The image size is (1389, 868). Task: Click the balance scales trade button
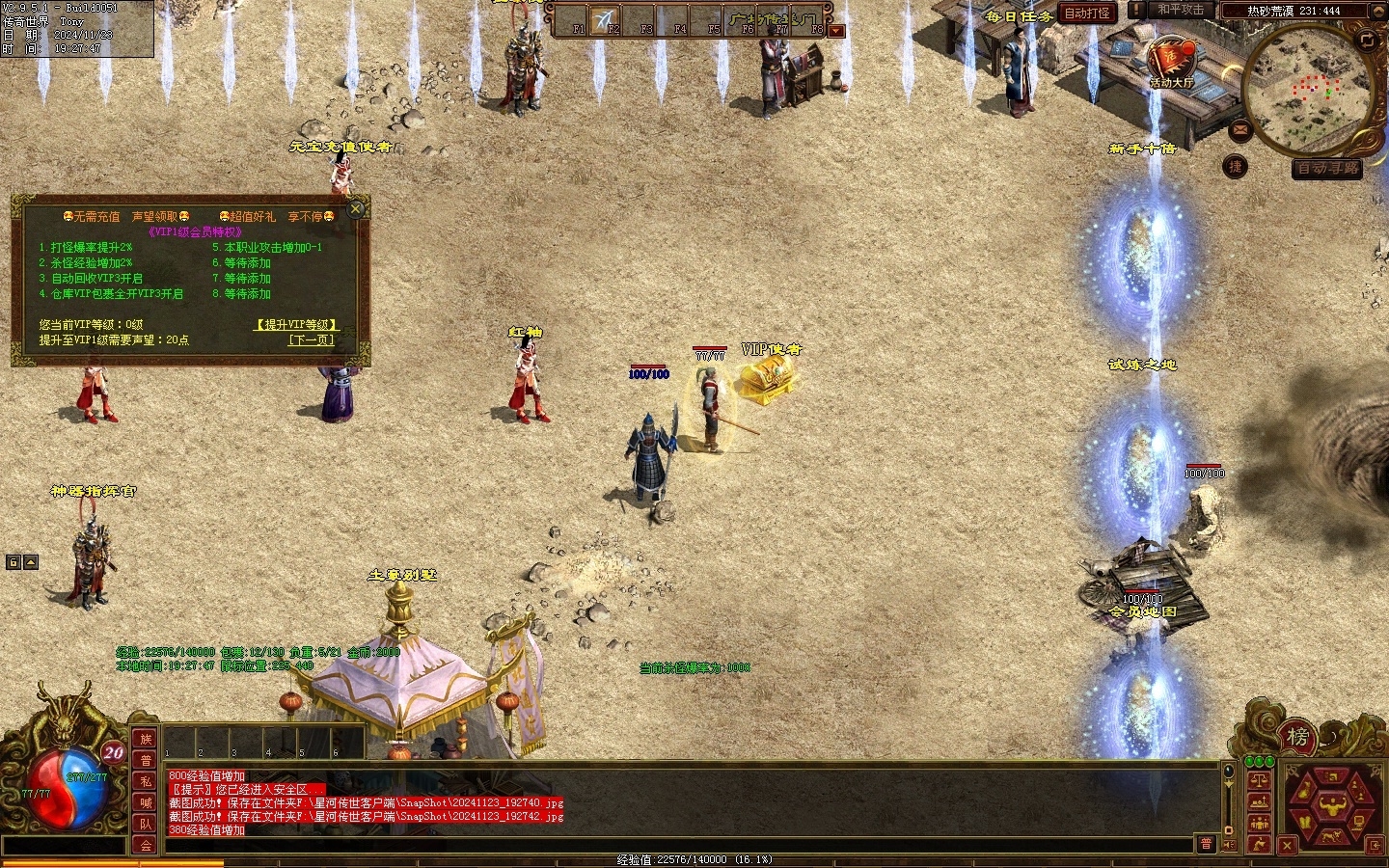point(1258,780)
